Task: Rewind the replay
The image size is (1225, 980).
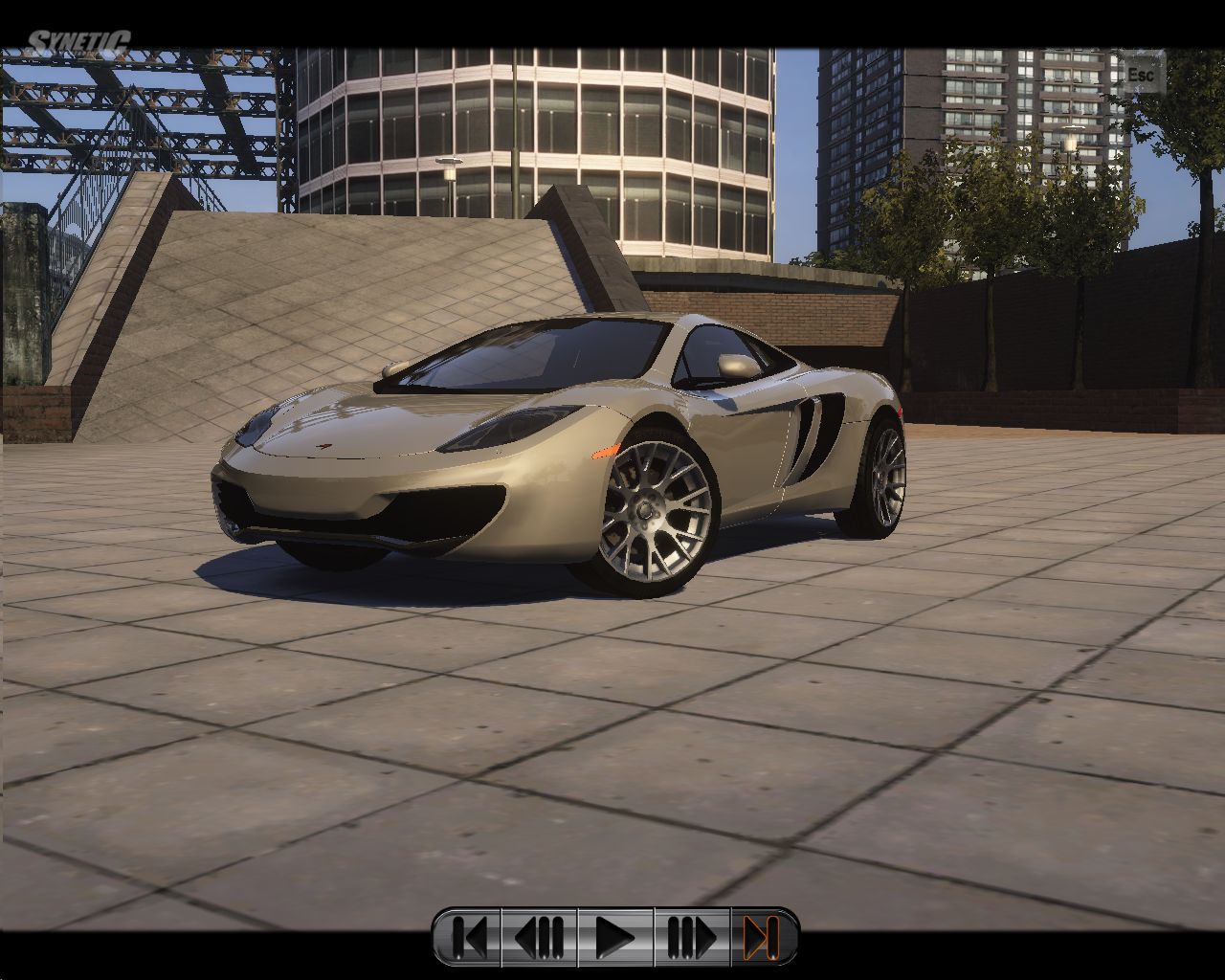Action: [540, 937]
